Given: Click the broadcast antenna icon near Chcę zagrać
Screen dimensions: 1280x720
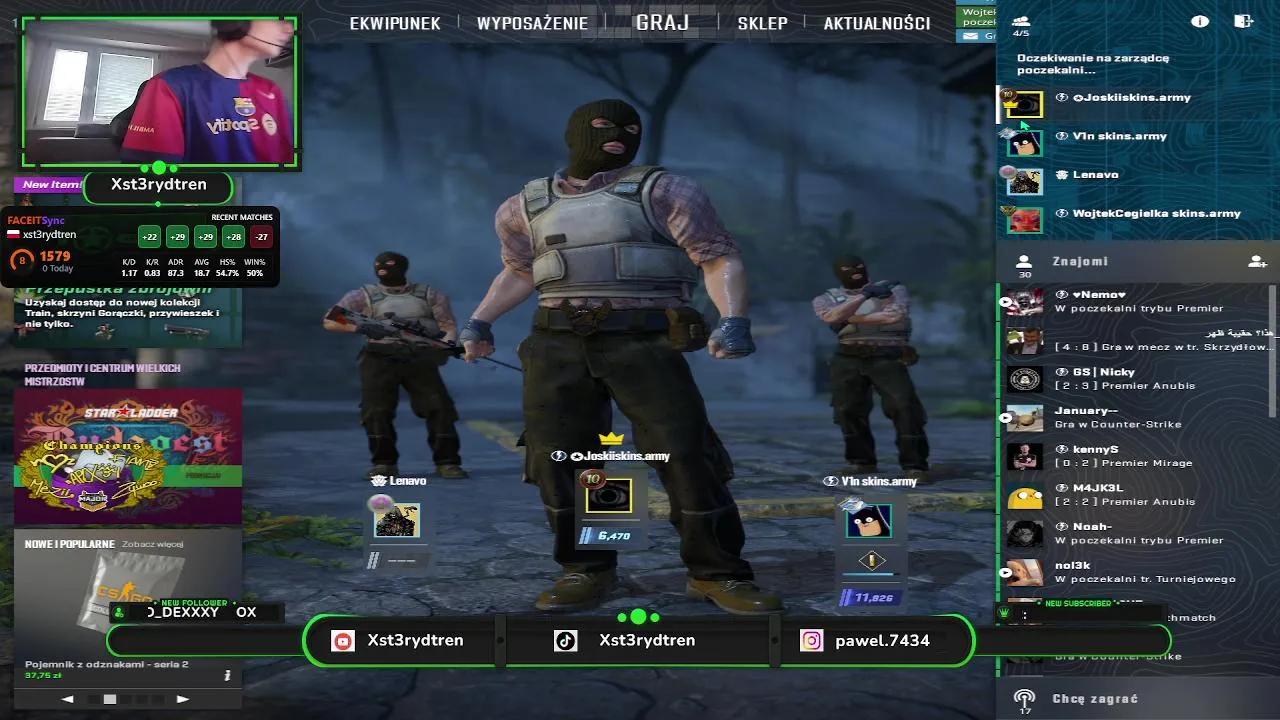Looking at the screenshot, I should click(x=1024, y=698).
